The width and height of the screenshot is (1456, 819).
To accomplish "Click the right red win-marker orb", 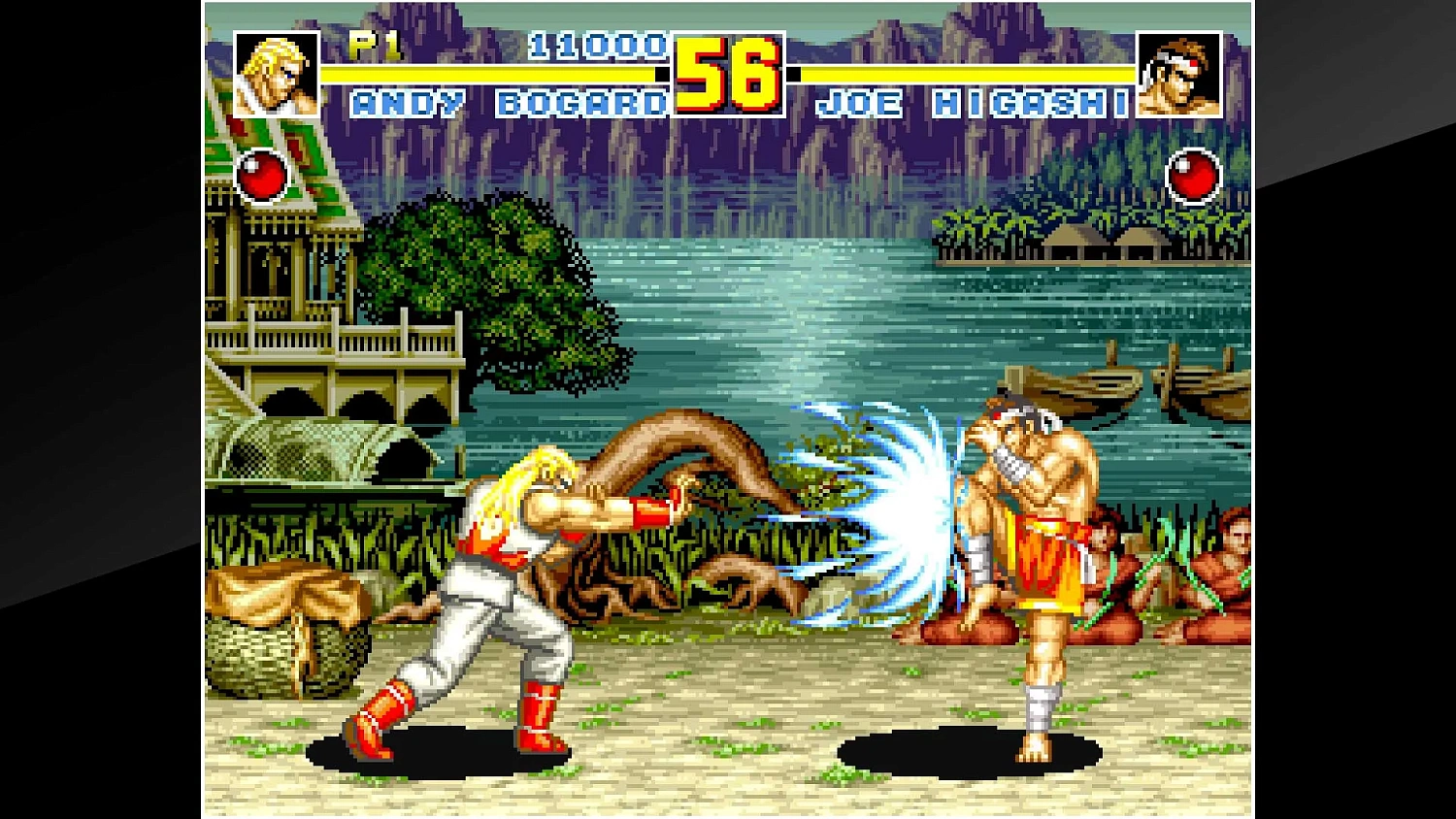I will (x=1195, y=177).
